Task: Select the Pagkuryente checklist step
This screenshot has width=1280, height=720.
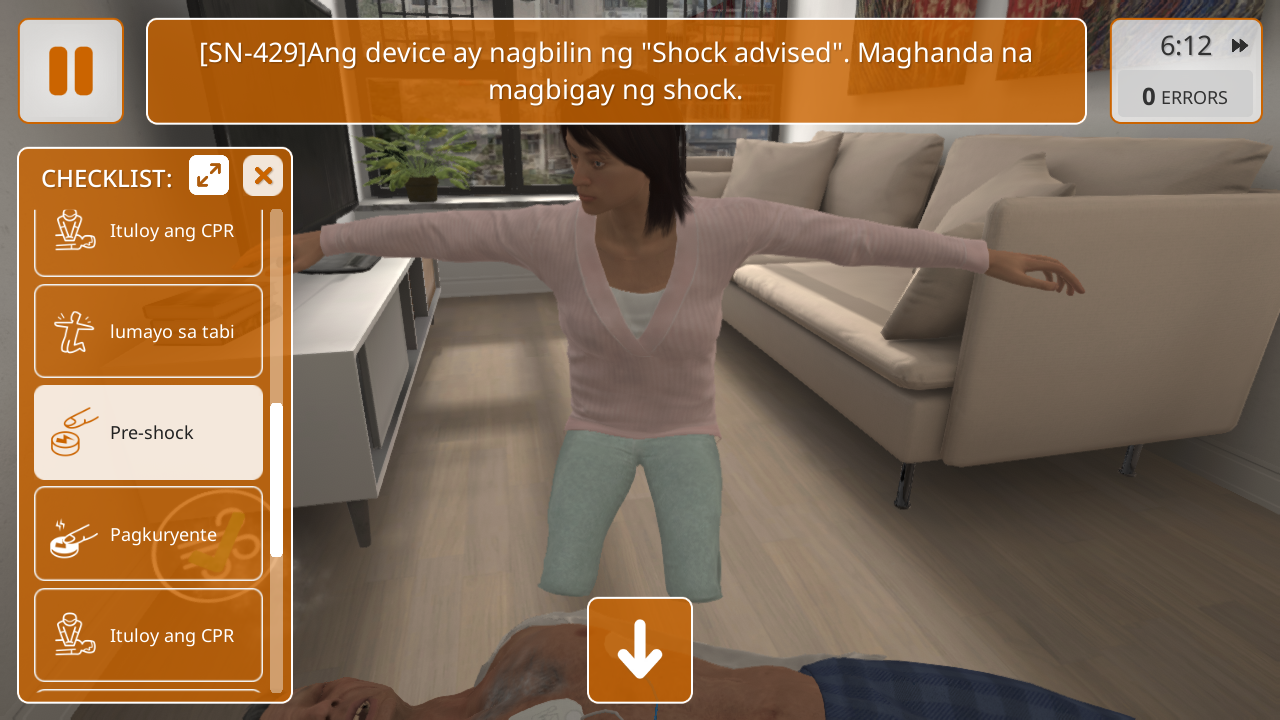Action: tap(149, 534)
